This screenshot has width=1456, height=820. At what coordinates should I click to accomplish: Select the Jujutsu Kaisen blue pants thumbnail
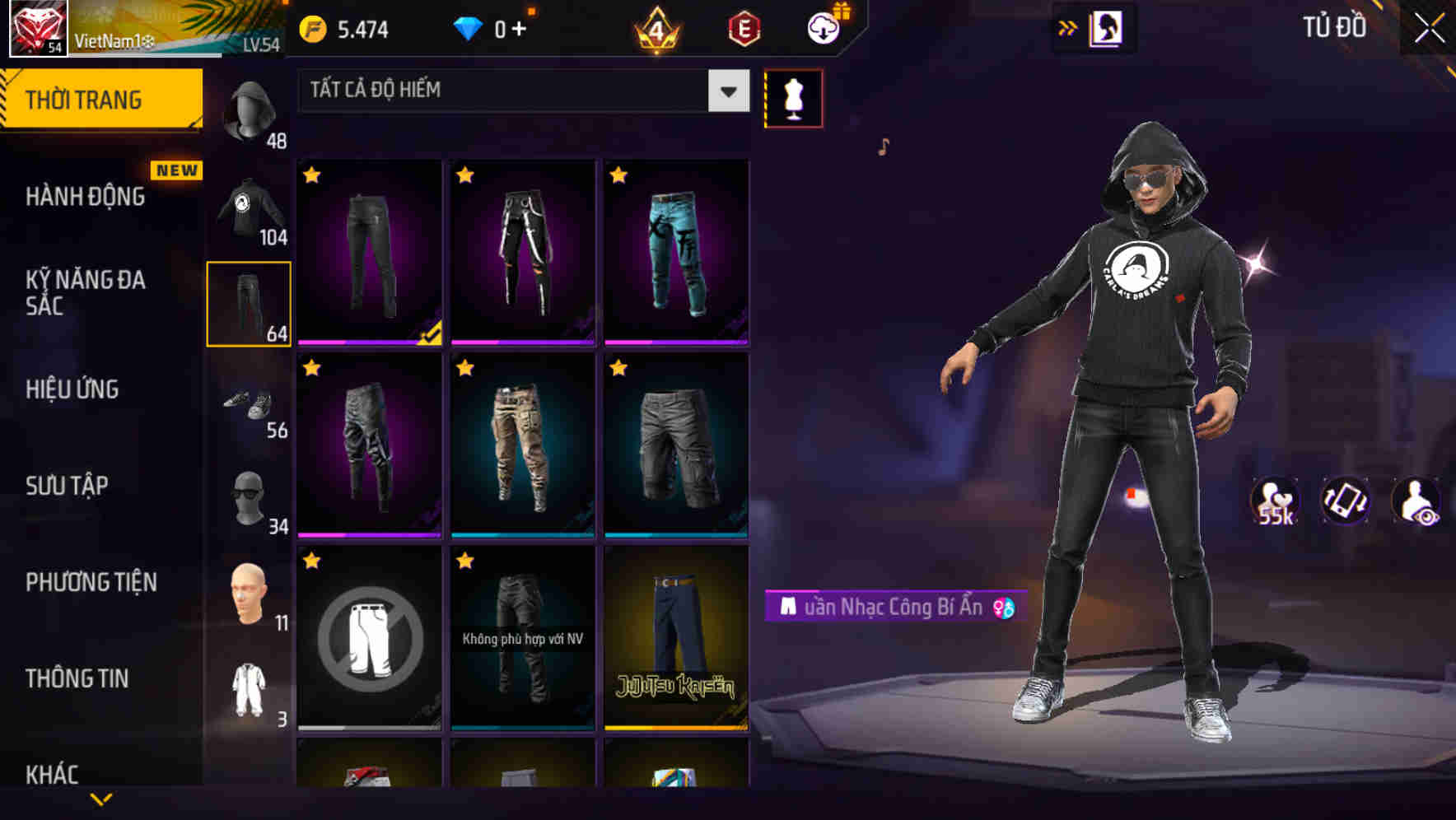tap(676, 642)
